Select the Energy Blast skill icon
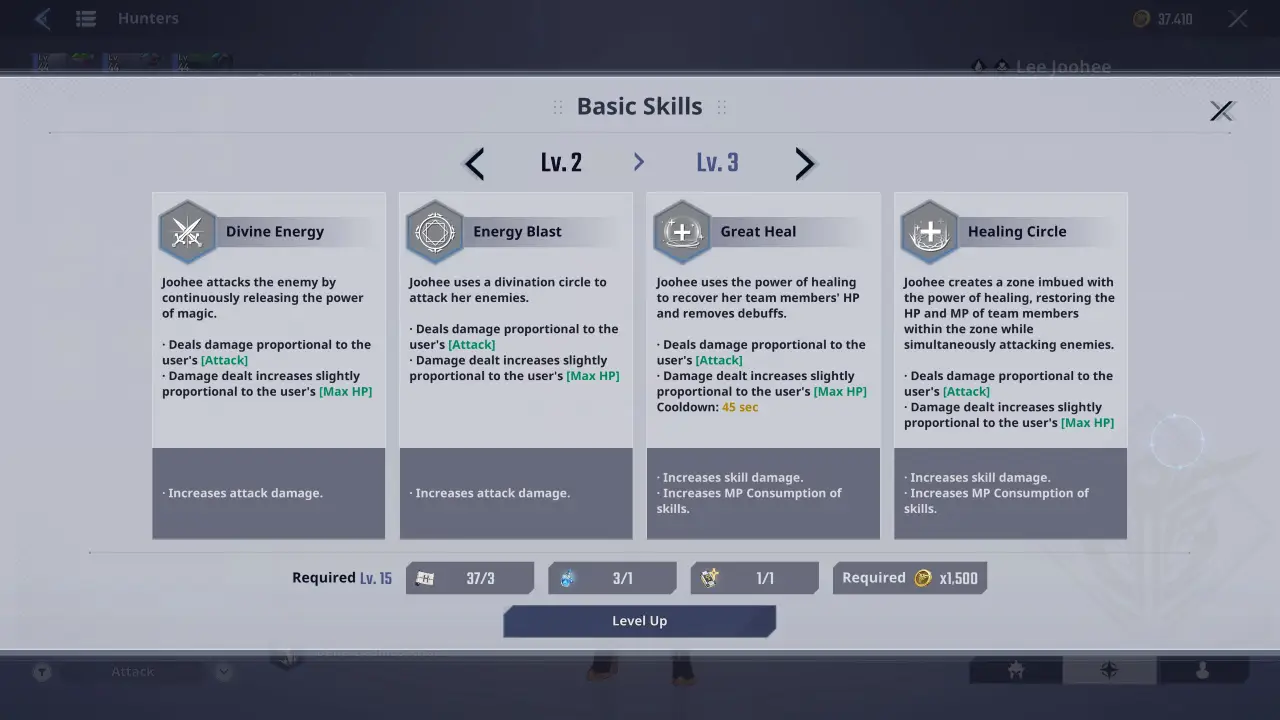The height and width of the screenshot is (720, 1280). 434,231
